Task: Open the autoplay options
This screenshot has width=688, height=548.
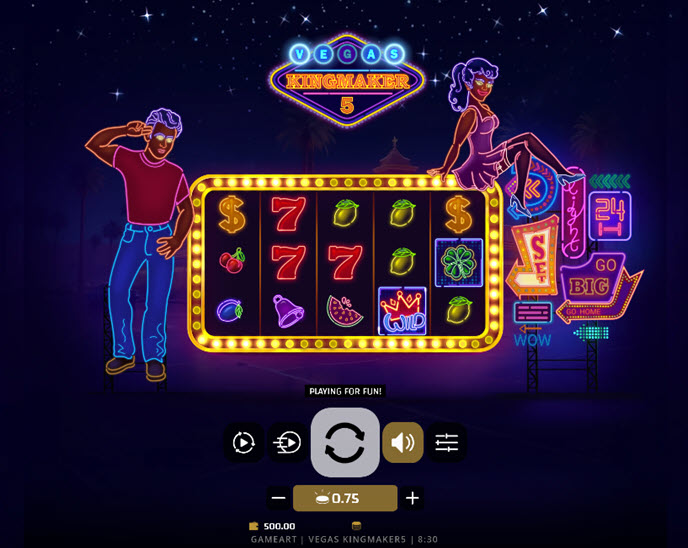Action: click(244, 442)
